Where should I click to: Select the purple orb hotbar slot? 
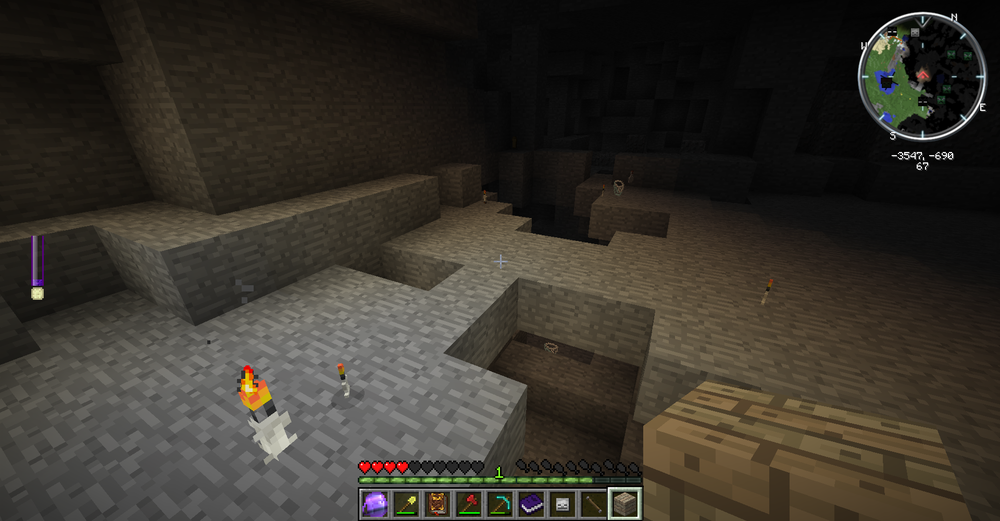point(375,503)
